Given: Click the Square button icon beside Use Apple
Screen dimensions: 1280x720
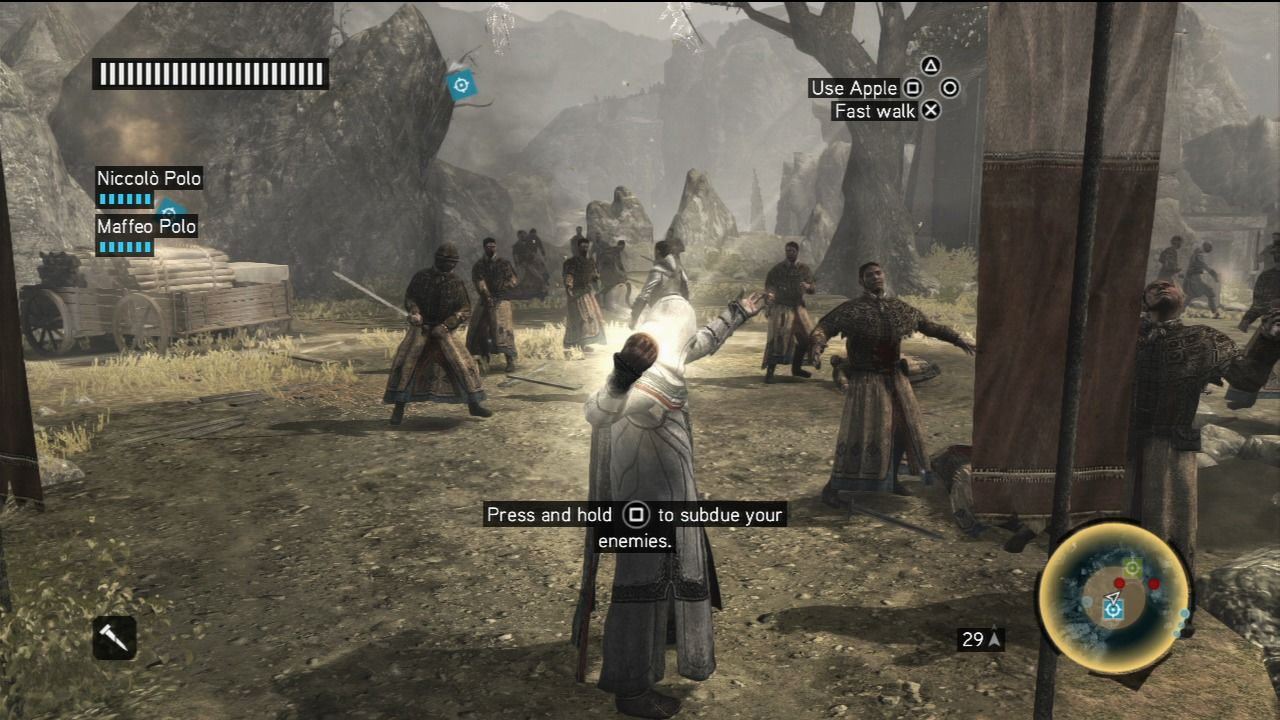Looking at the screenshot, I should point(913,88).
